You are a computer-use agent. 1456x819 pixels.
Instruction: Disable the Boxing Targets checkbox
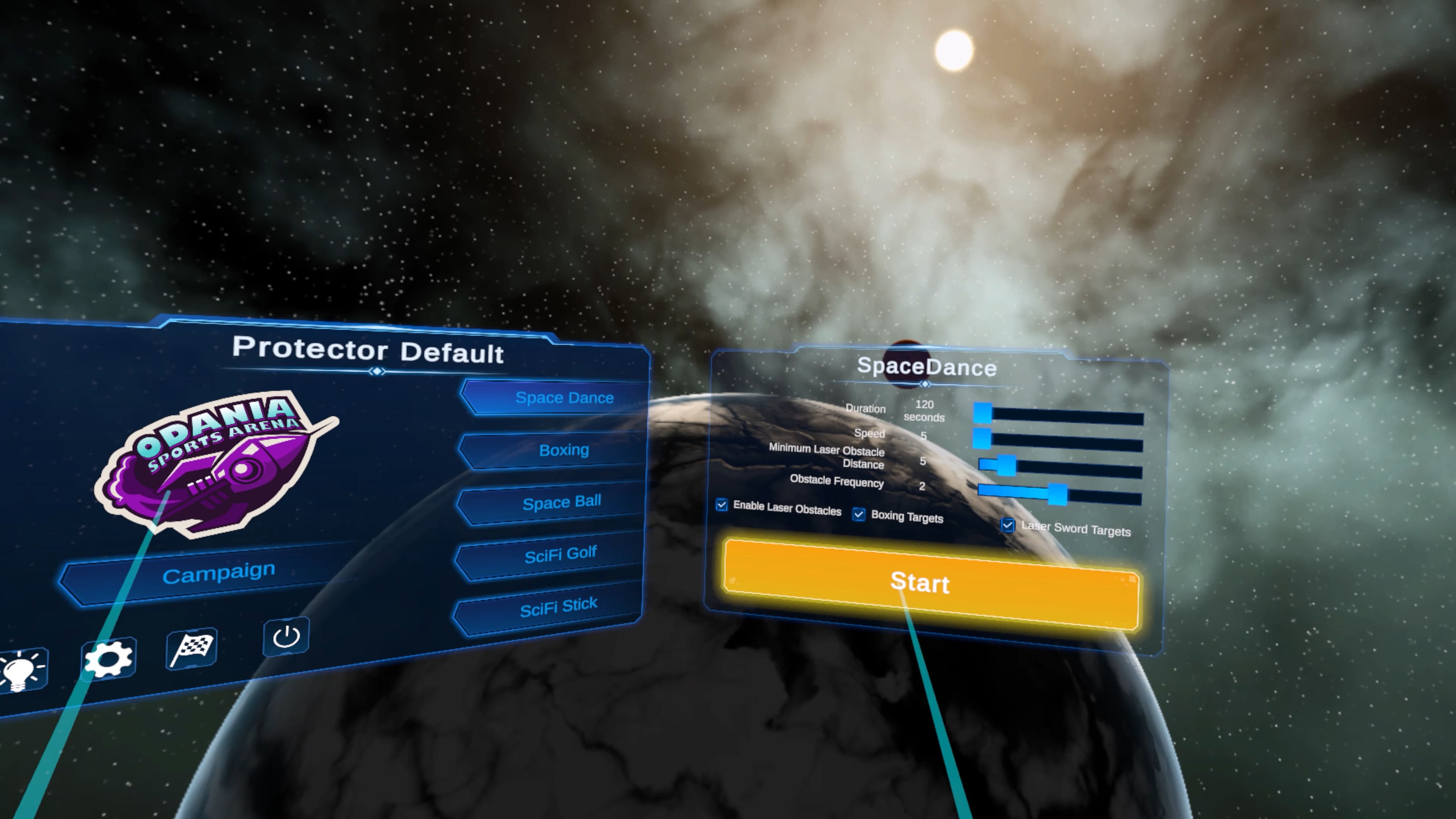pyautogui.click(x=859, y=515)
